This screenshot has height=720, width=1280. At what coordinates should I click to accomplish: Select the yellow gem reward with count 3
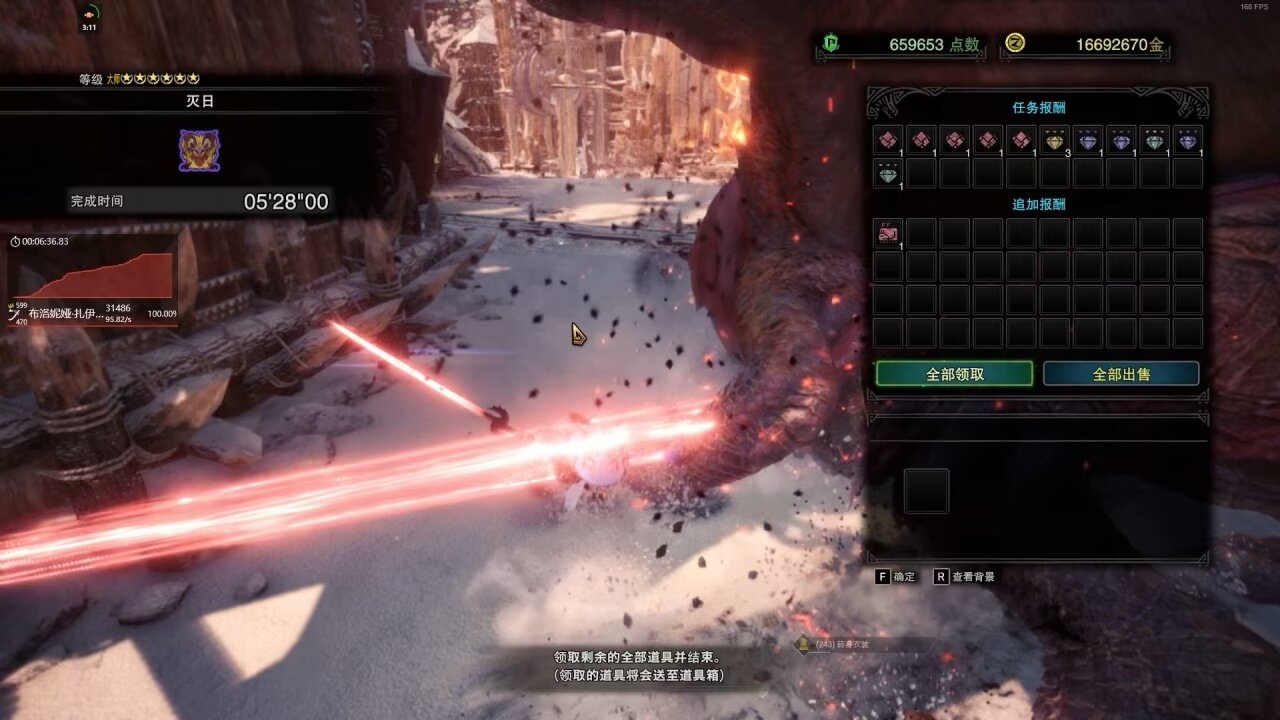1055,140
